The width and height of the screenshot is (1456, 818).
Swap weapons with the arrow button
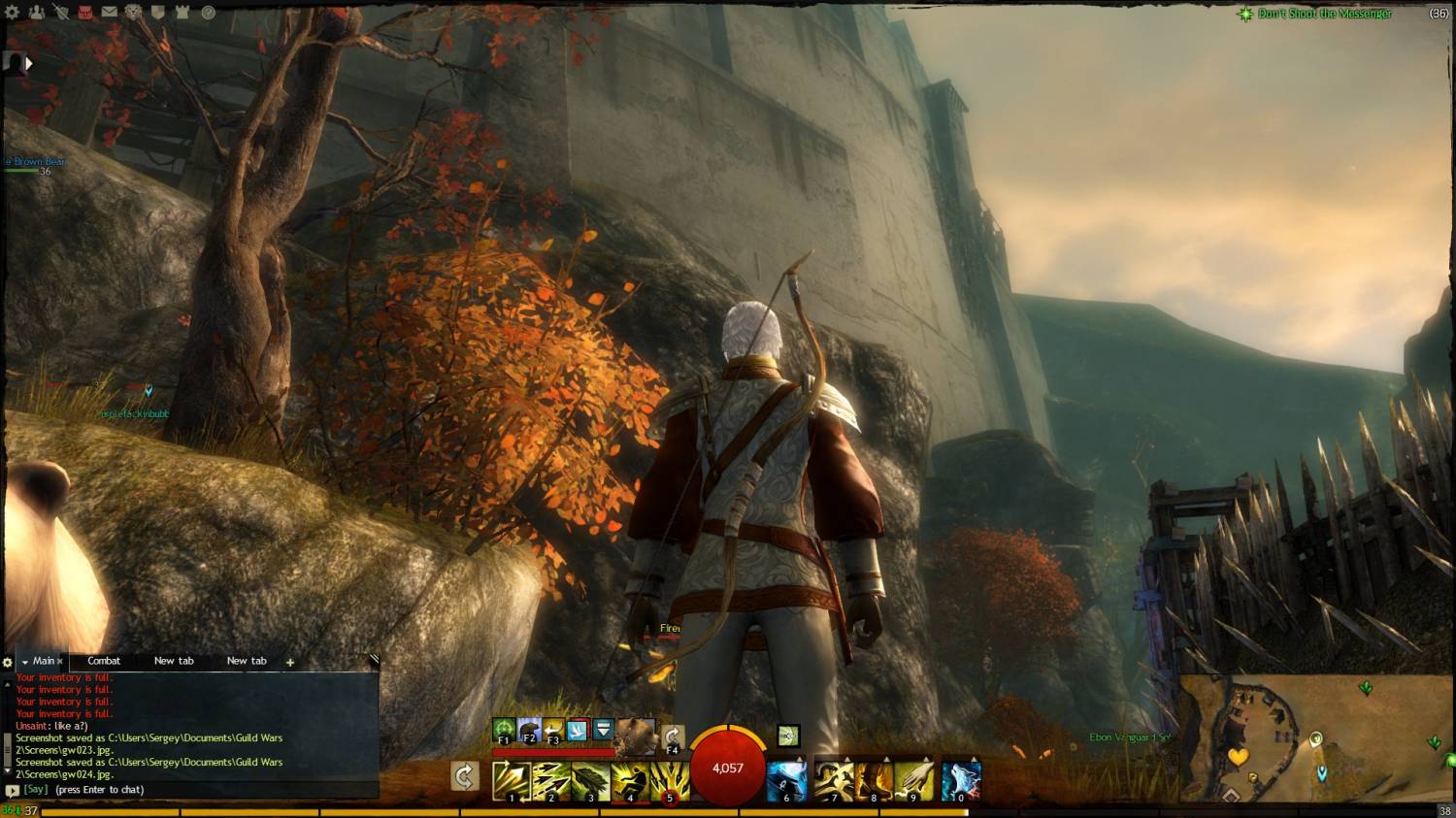tap(465, 776)
